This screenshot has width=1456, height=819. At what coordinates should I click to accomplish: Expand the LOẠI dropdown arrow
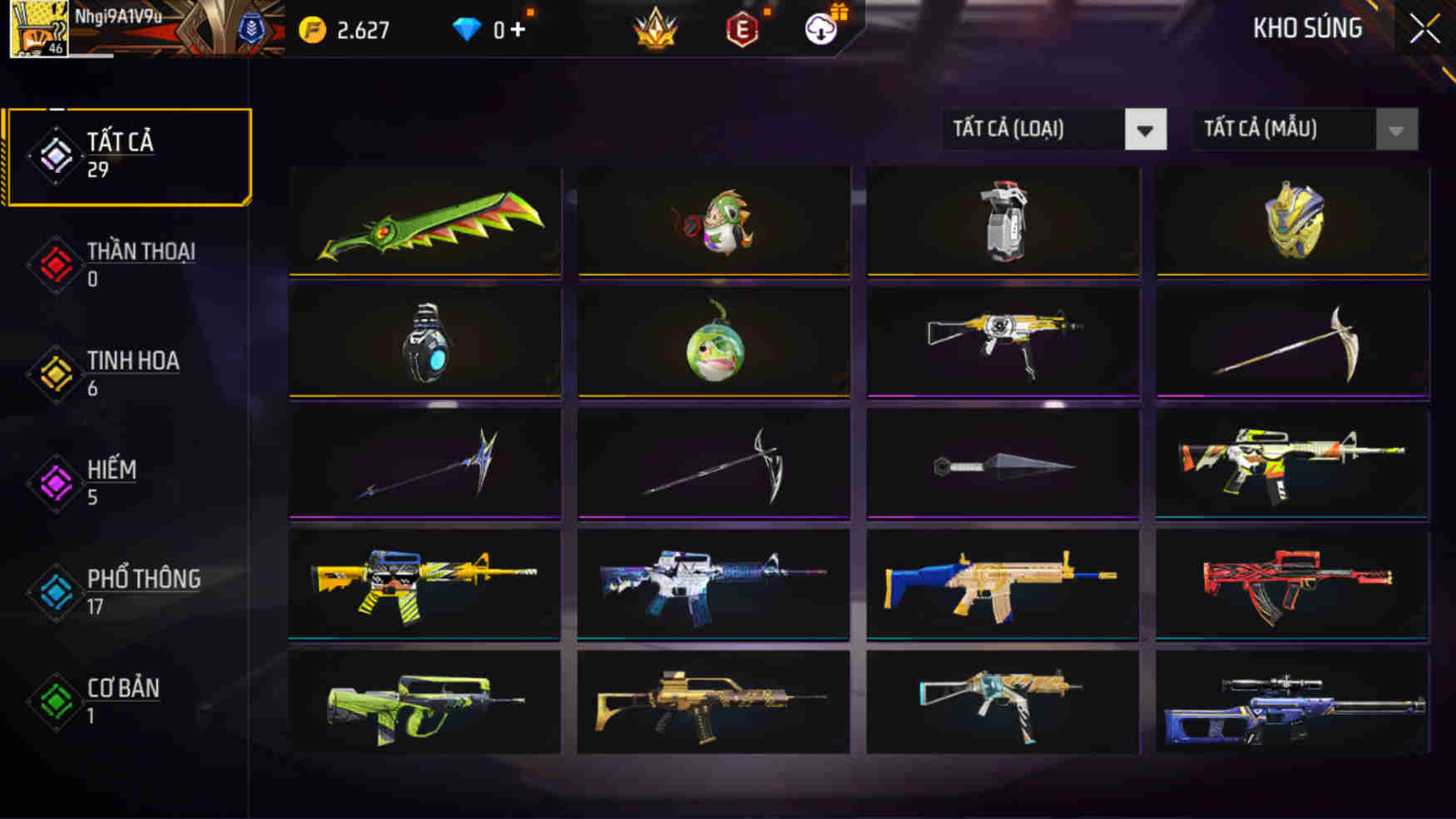pyautogui.click(x=1146, y=130)
